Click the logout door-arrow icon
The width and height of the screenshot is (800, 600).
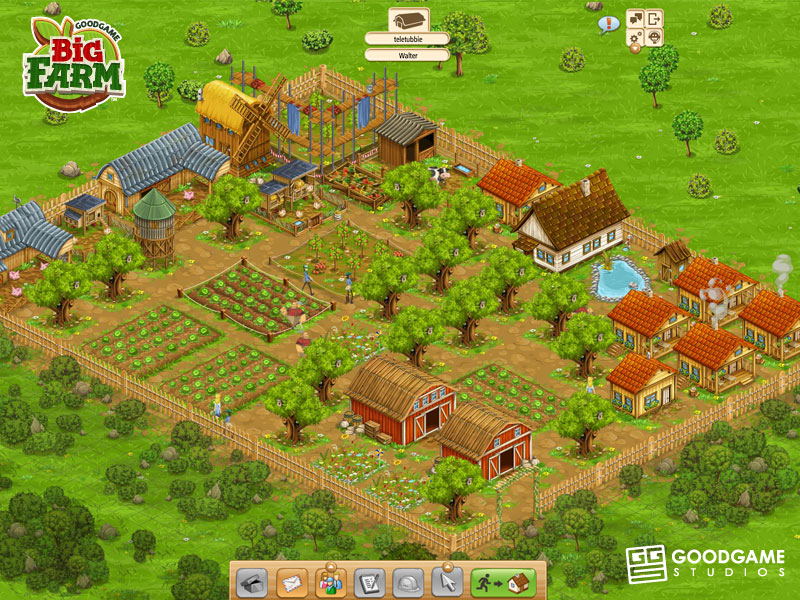(654, 18)
